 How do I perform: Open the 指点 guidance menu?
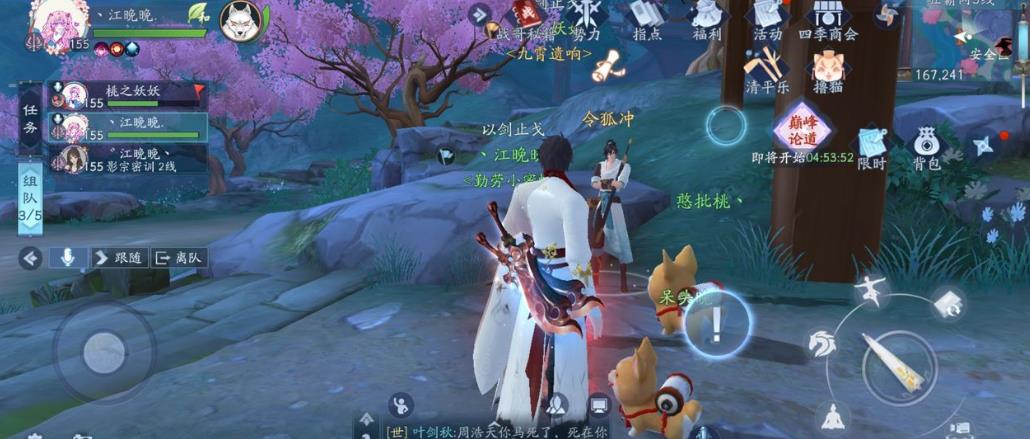(646, 18)
